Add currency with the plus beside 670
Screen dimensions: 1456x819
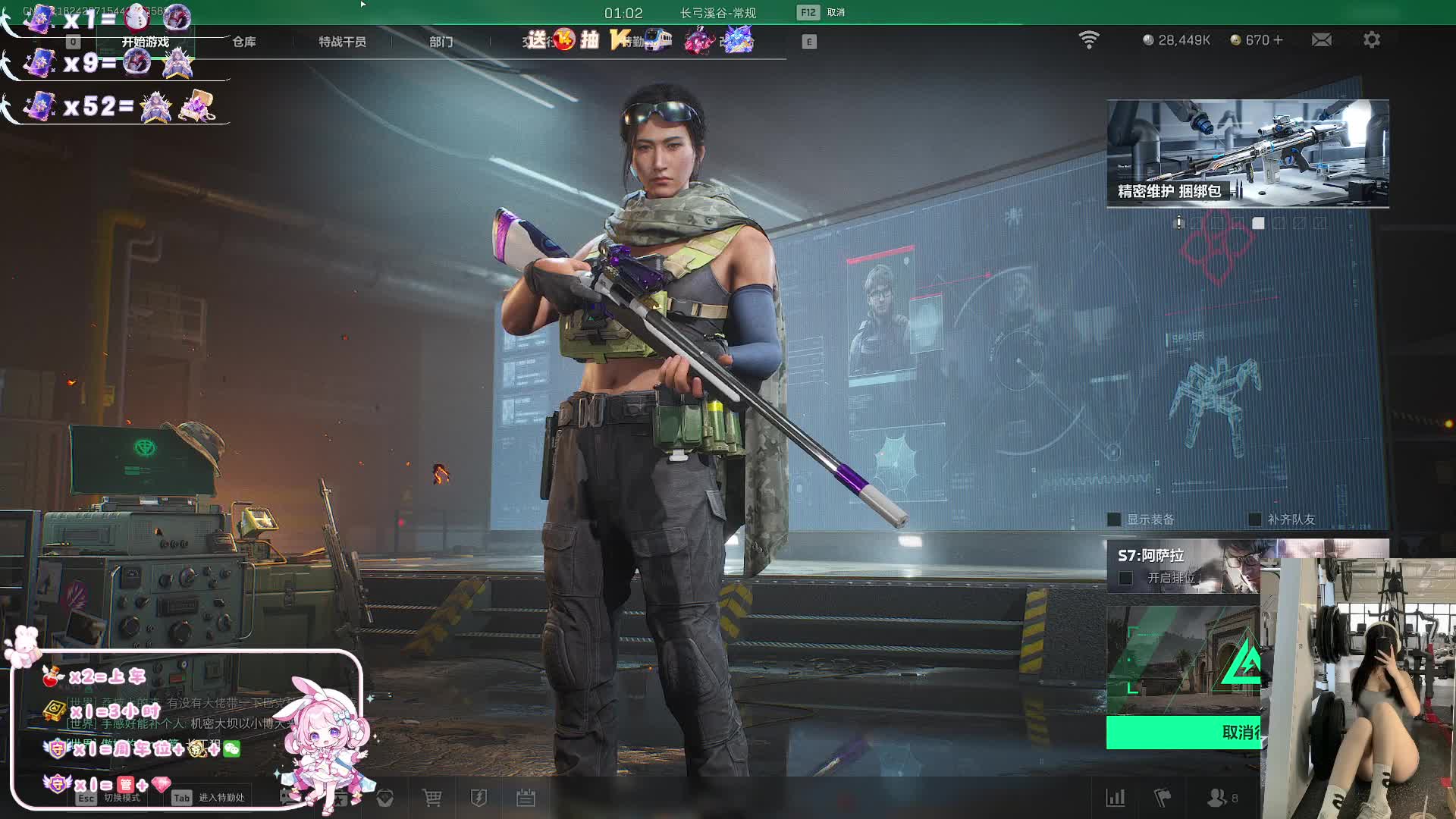click(x=1279, y=40)
